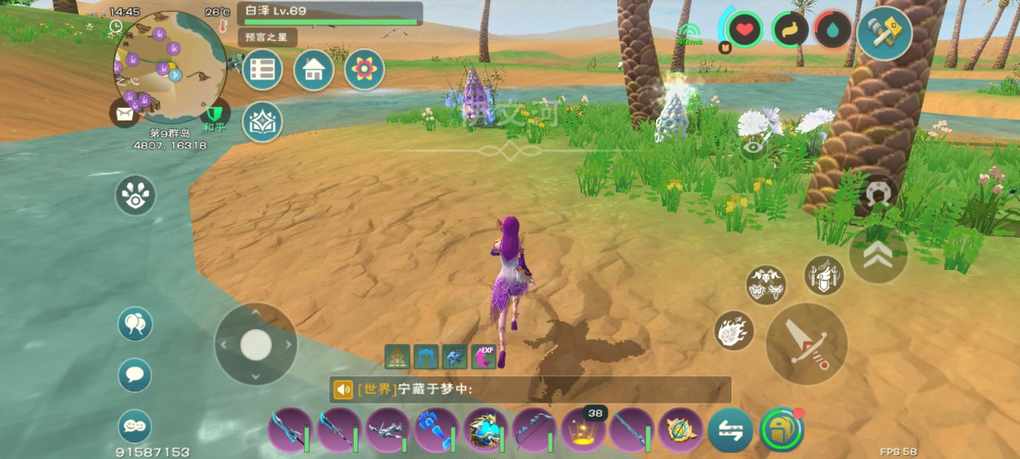Open the mail envelope icon
Image resolution: width=1020 pixels, height=459 pixels.
coord(124,113)
